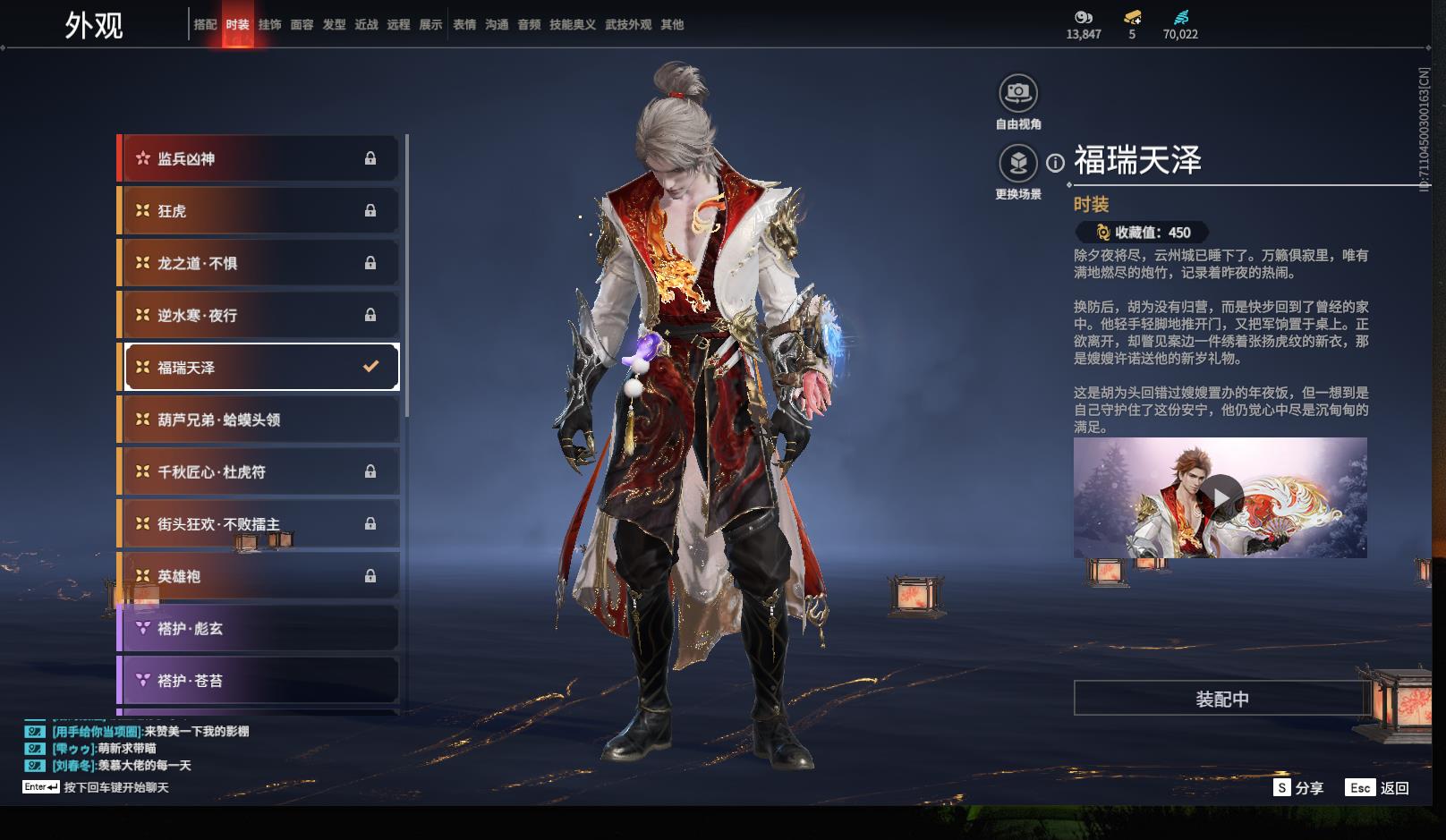Switch to the 其他 tab
Screen dimensions: 1446x840
point(672,25)
